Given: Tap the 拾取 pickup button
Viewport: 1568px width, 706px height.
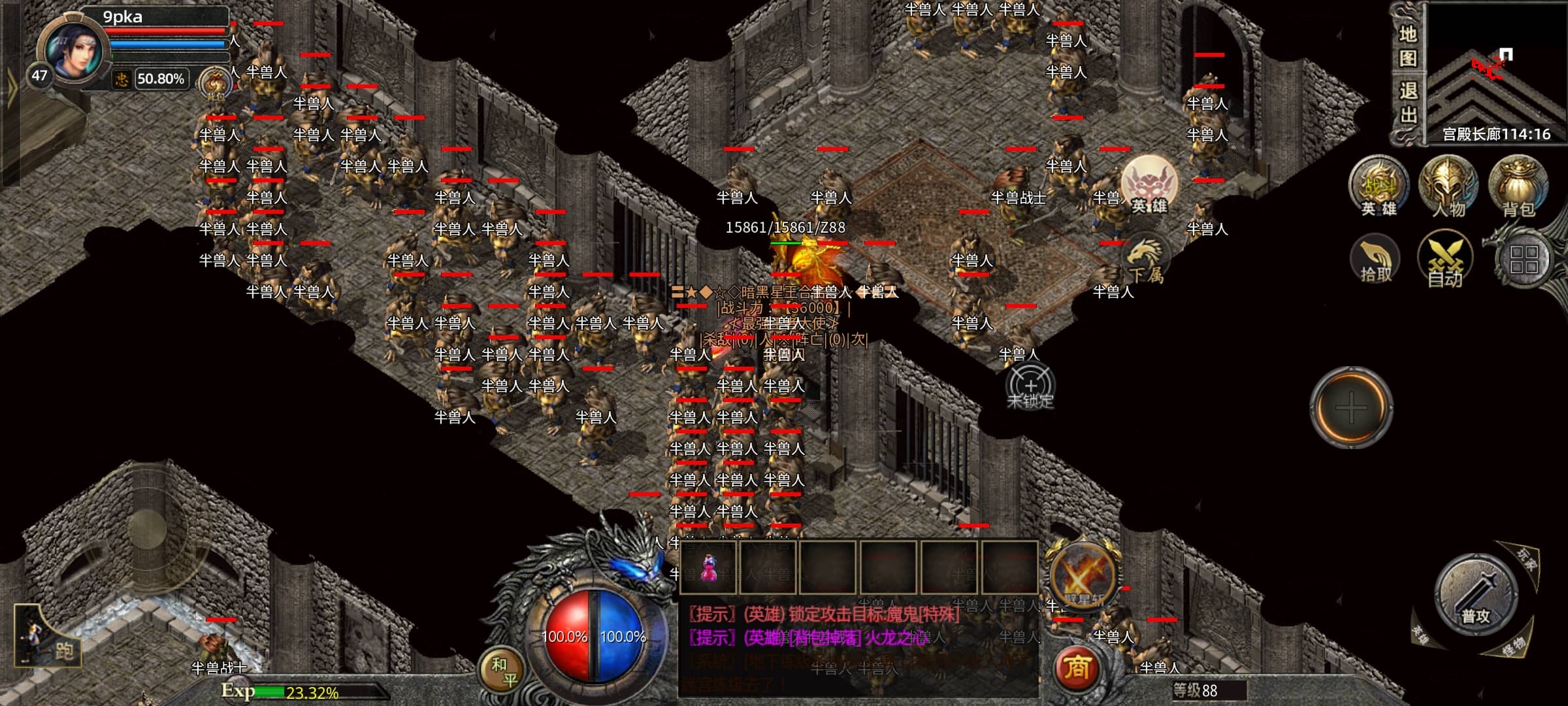Looking at the screenshot, I should [1376, 260].
